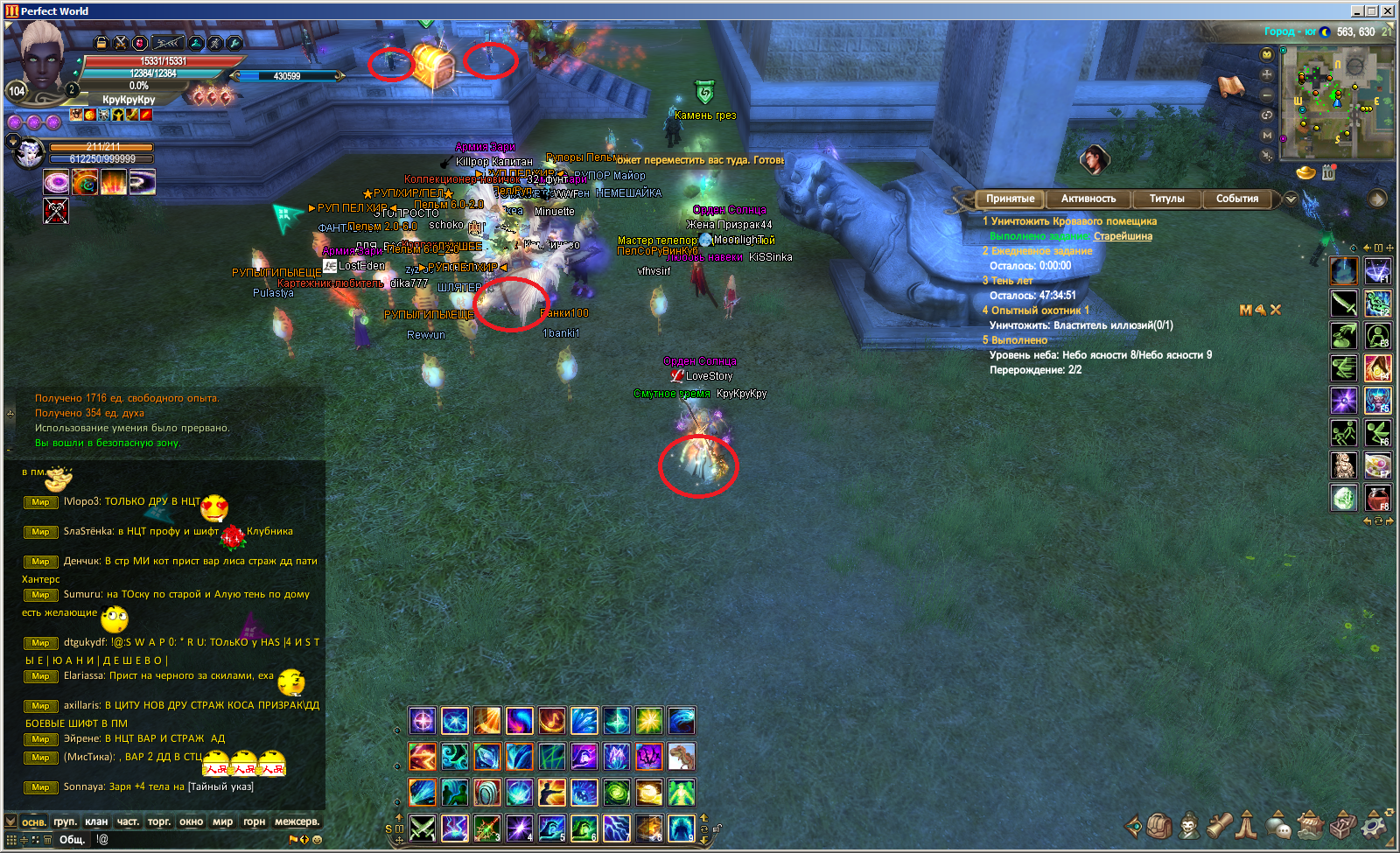
Task: Open the character menu icon
Action: [1189, 825]
